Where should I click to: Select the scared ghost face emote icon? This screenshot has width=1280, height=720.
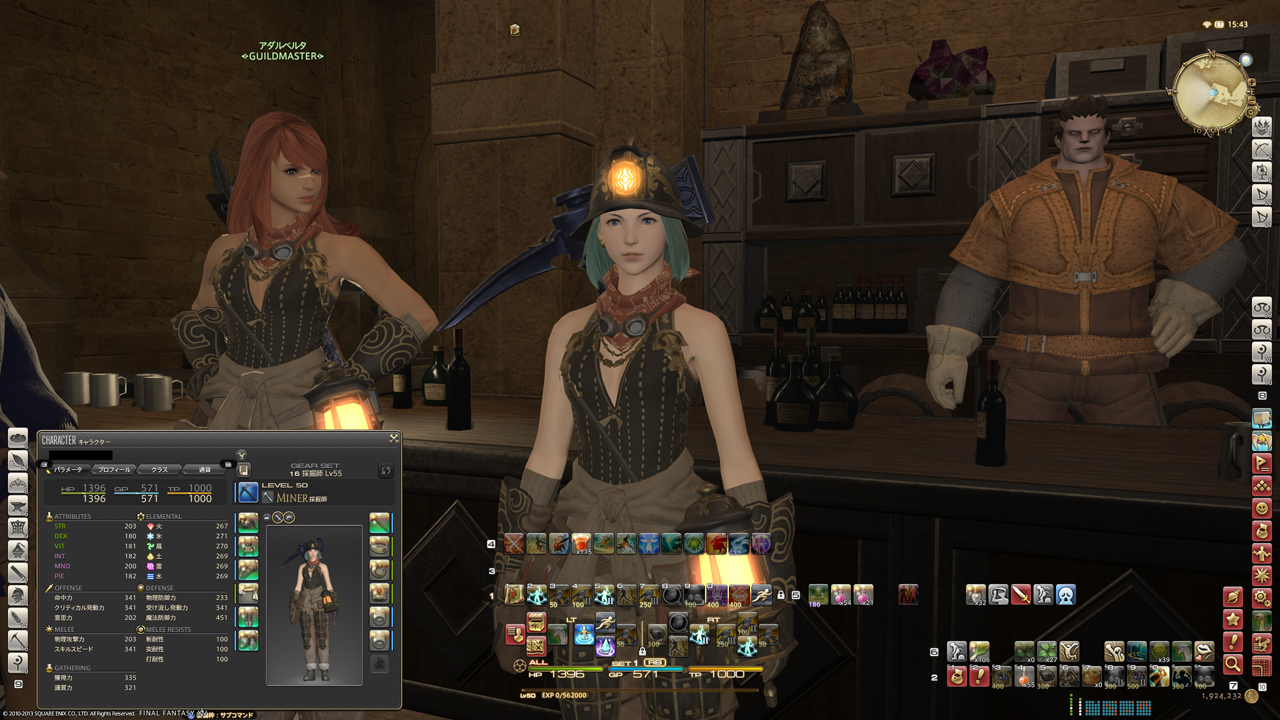click(x=1066, y=595)
